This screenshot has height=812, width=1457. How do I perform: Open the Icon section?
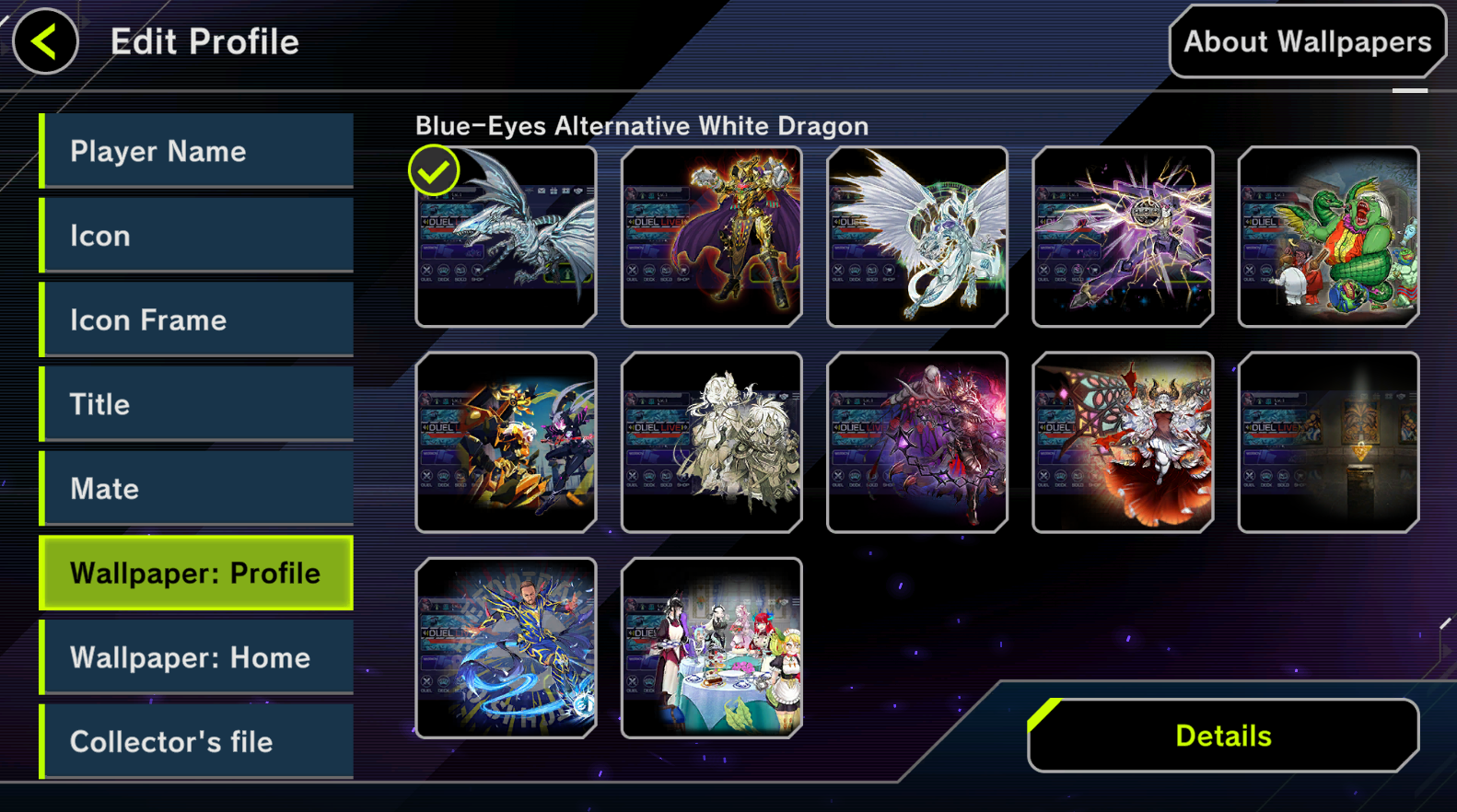pos(197,236)
